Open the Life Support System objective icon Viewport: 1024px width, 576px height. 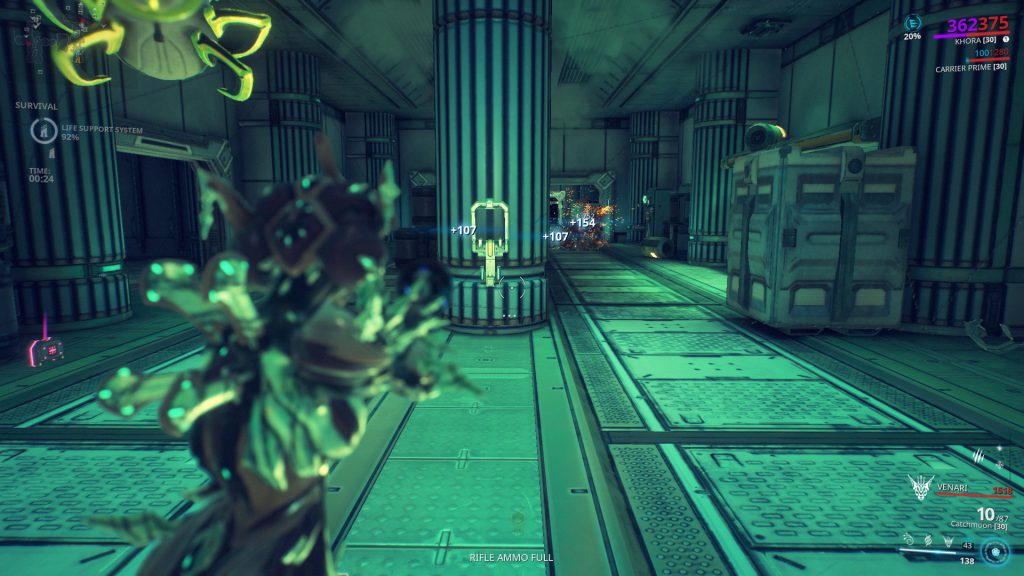click(44, 130)
